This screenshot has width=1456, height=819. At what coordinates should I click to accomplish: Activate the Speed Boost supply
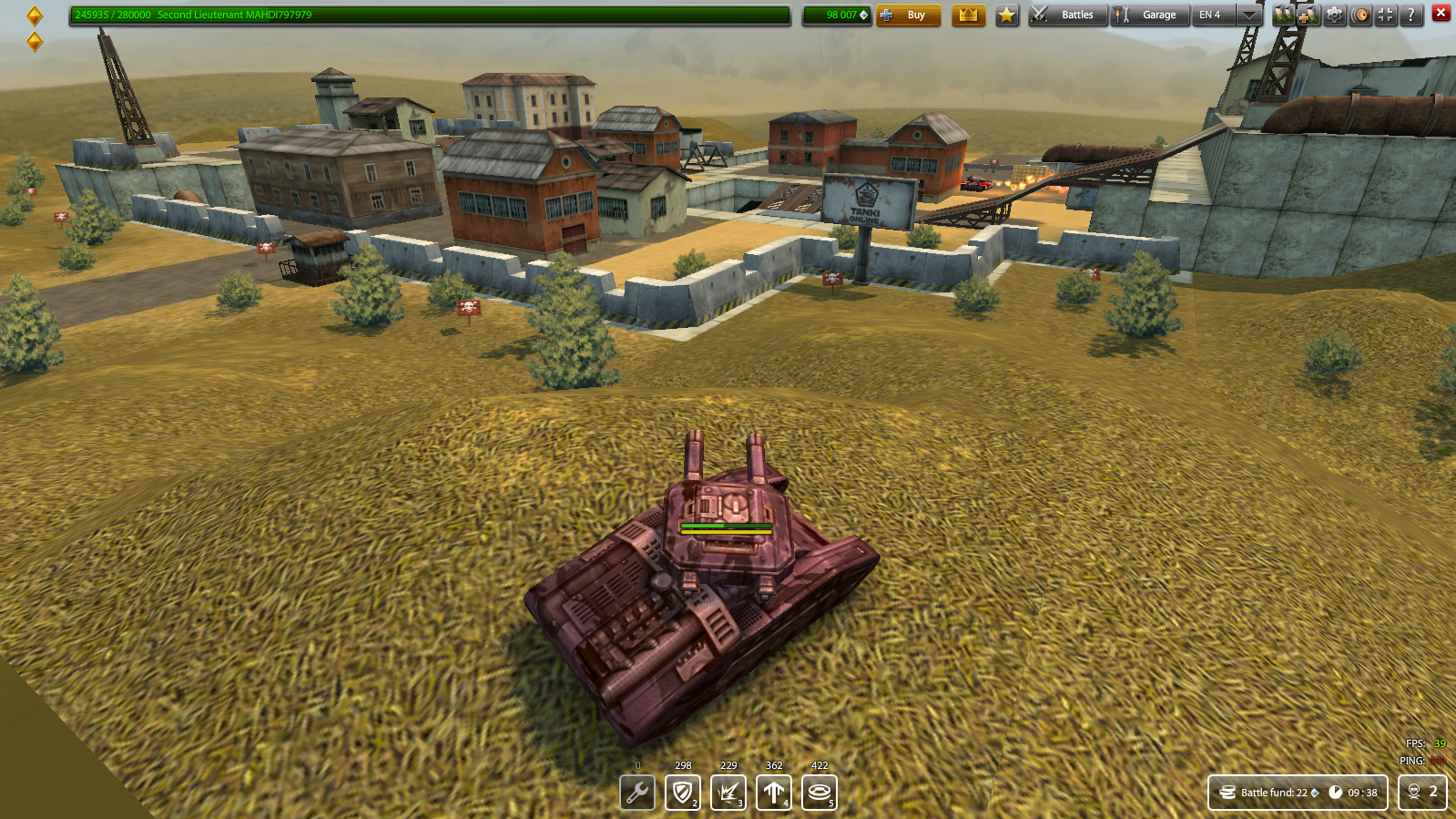pyautogui.click(x=773, y=793)
